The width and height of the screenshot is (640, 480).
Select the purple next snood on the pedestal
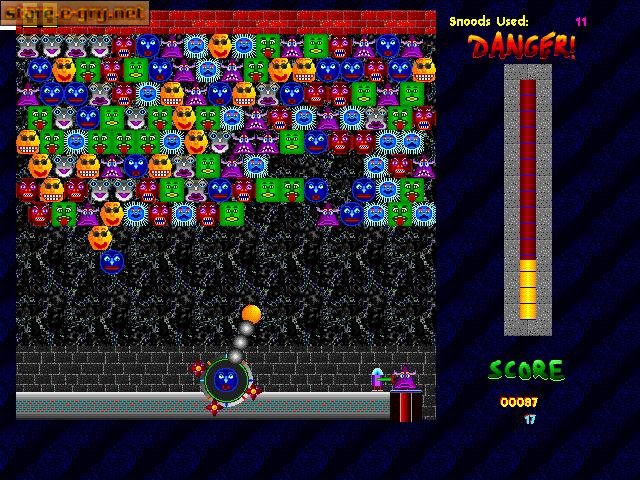click(405, 378)
